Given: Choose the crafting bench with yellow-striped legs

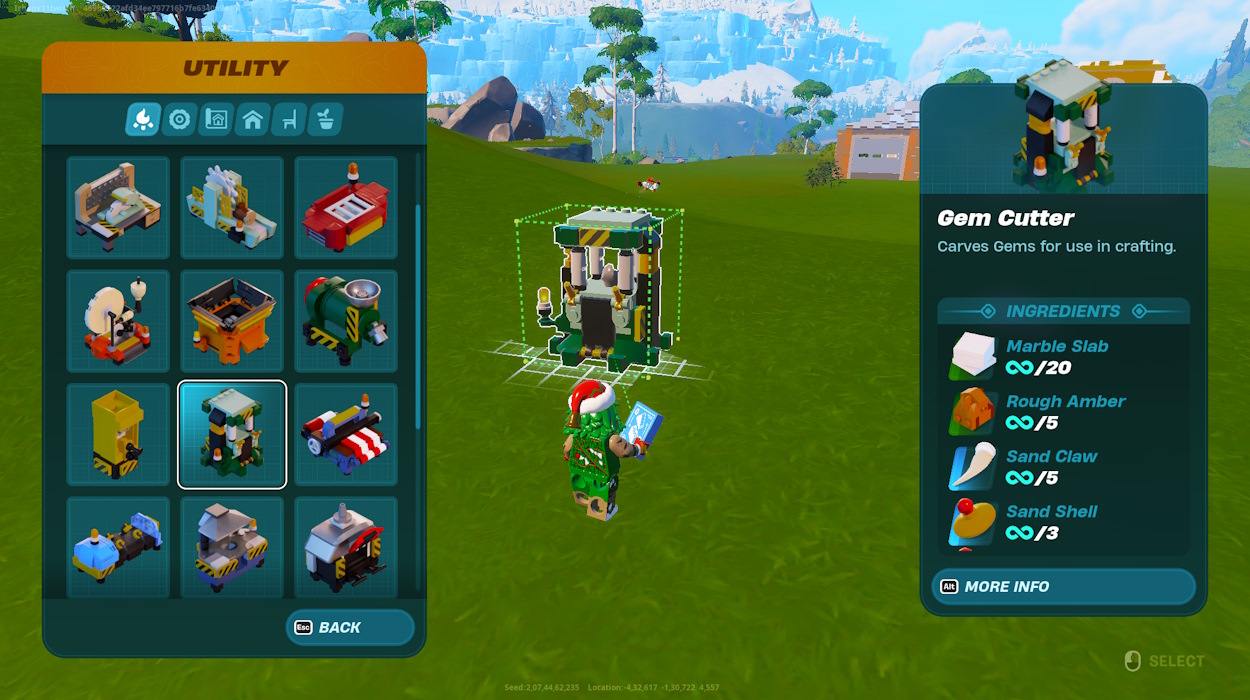Looking at the screenshot, I should [x=118, y=207].
